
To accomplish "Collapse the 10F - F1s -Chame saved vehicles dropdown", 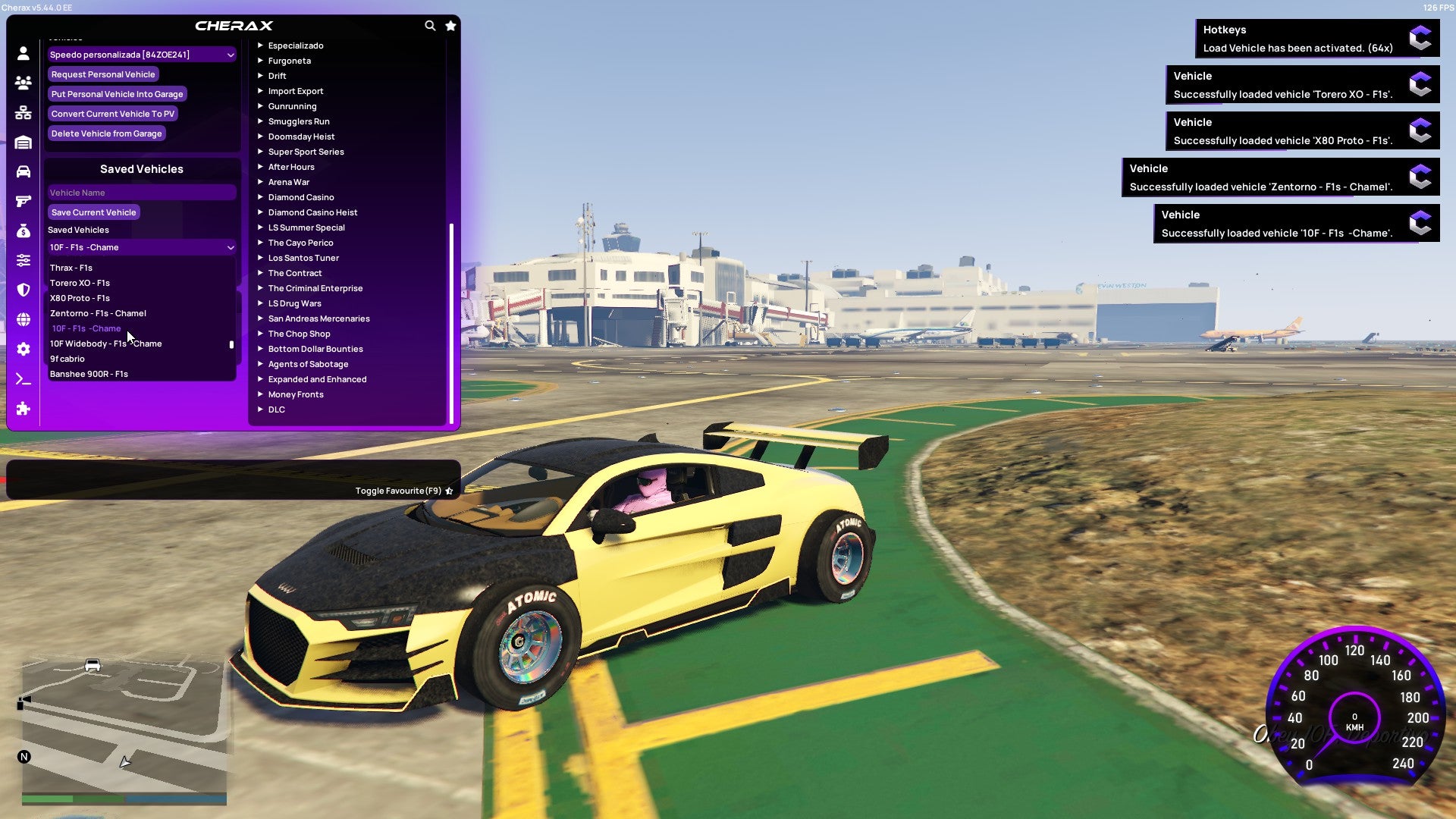I will 141,247.
